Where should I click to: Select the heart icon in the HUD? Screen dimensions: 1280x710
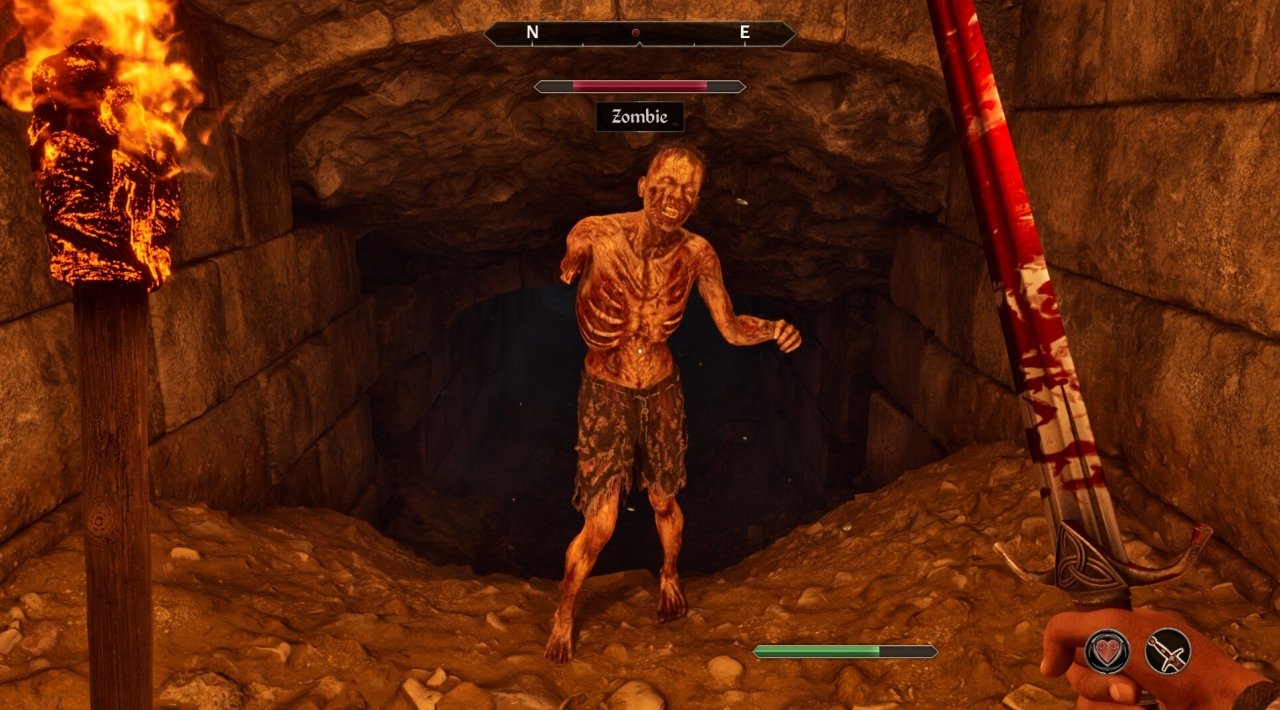[1107, 651]
